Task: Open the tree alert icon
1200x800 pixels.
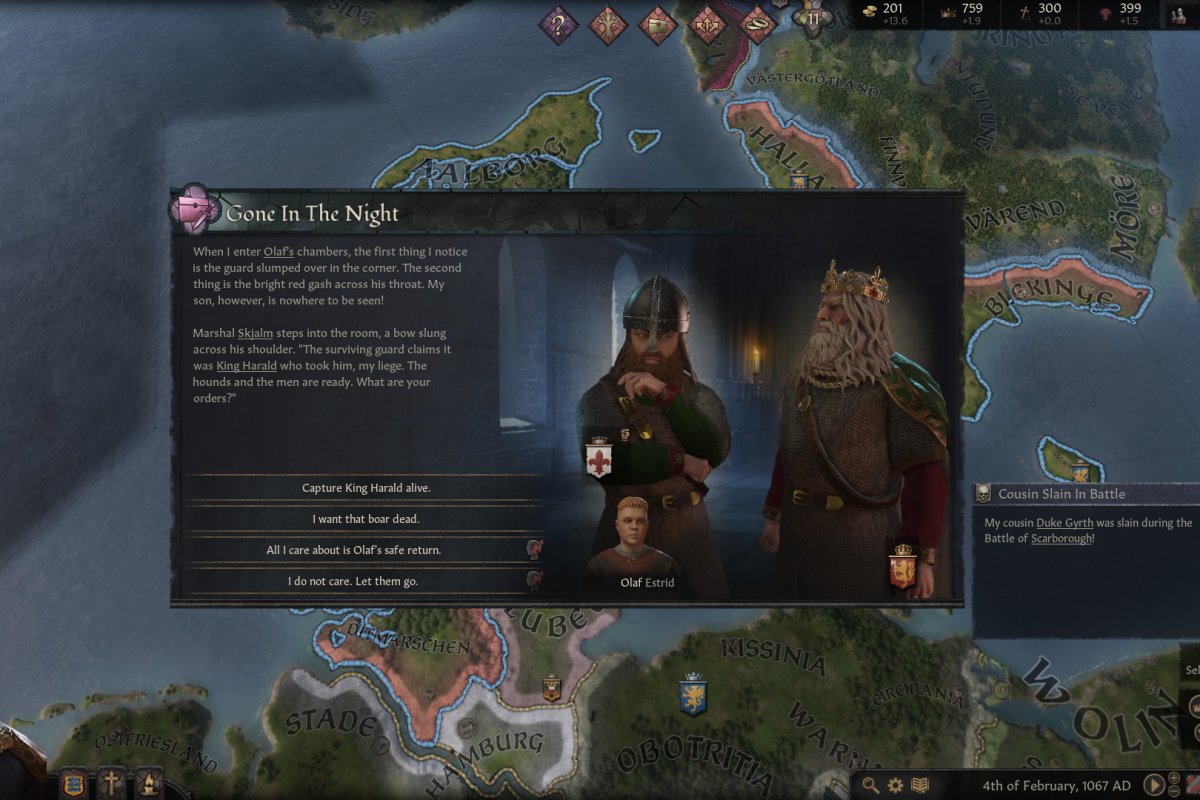Action: (x=608, y=22)
